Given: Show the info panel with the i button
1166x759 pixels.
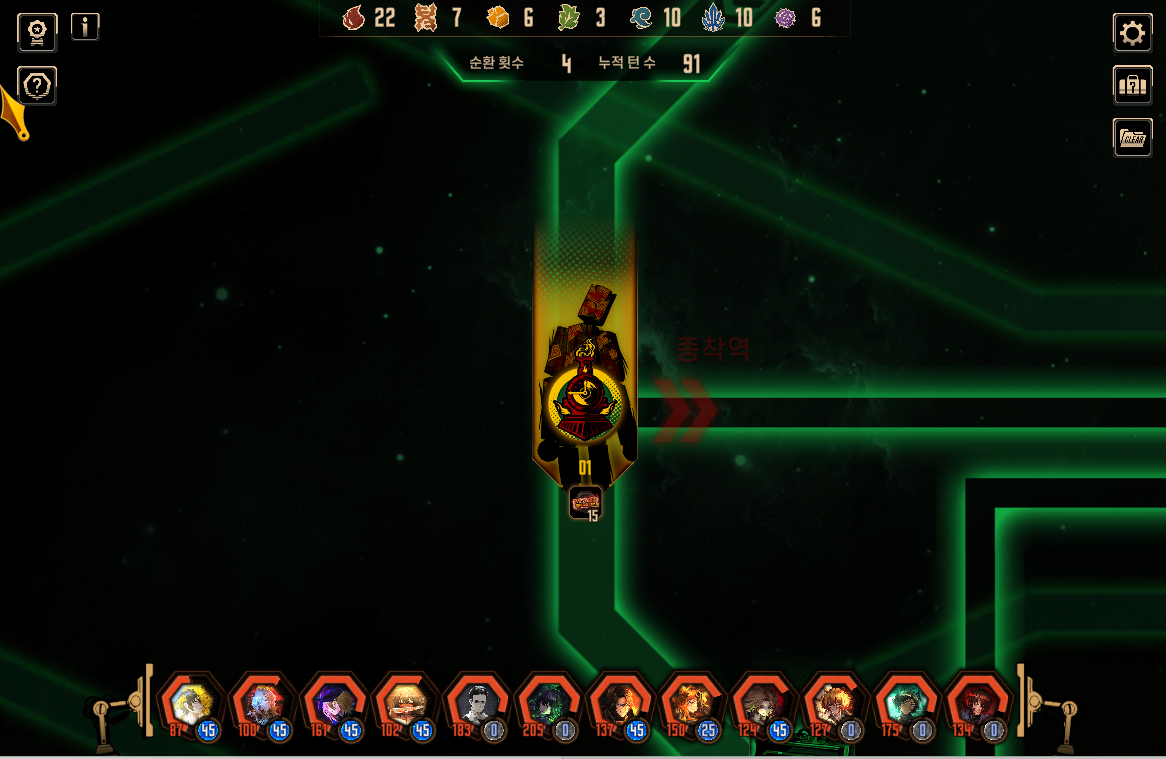Looking at the screenshot, I should pyautogui.click(x=85, y=27).
